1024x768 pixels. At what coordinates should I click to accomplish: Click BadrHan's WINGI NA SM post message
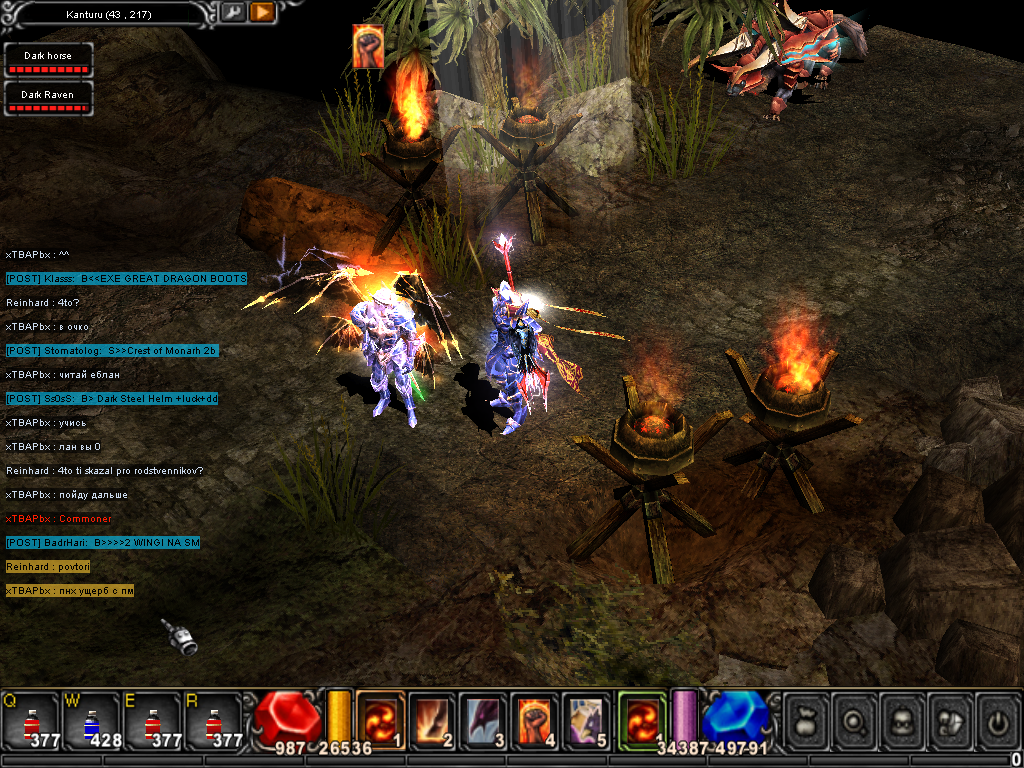103,542
